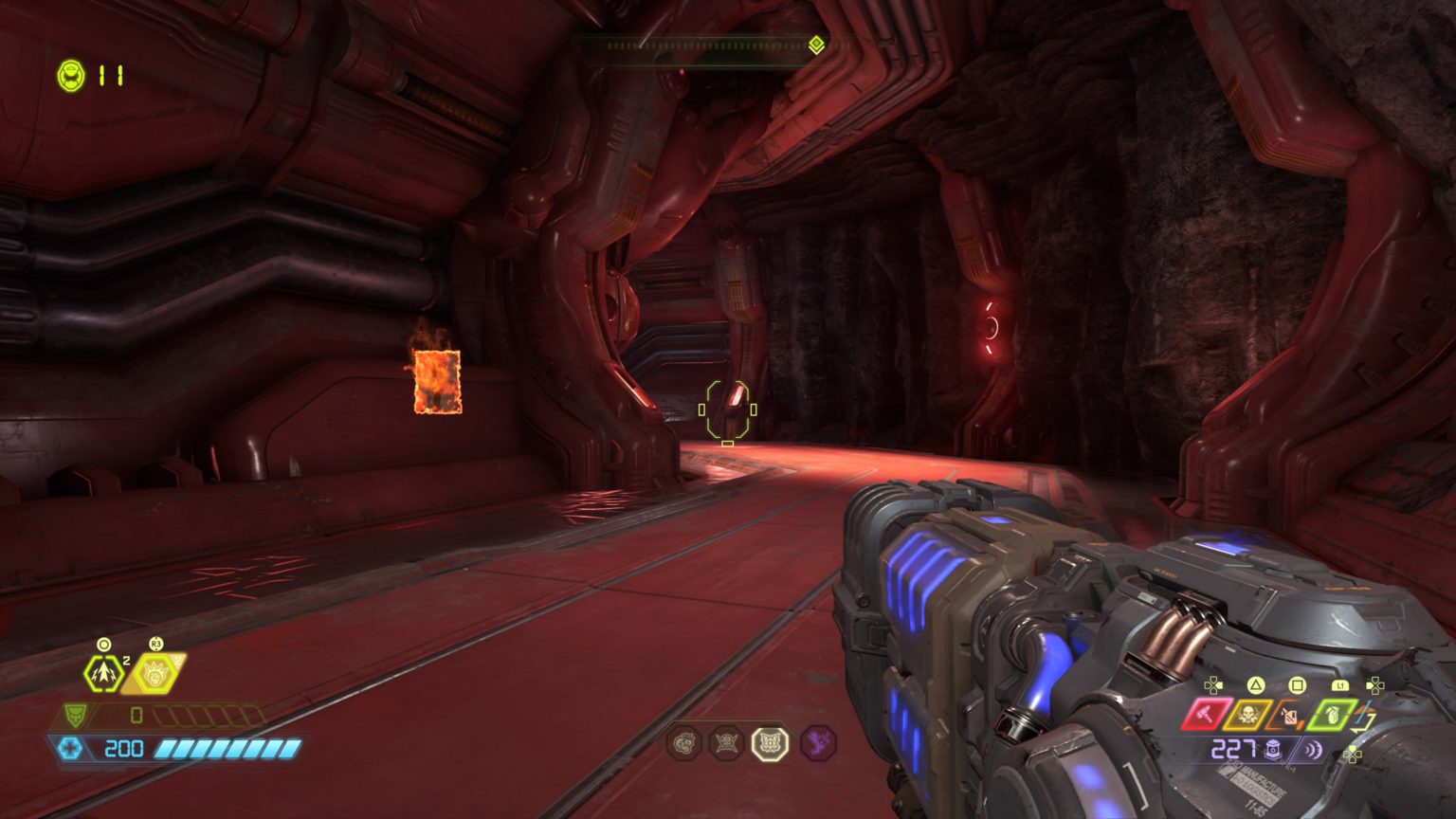Click the burning collectible on the wall
This screenshot has height=819, width=1456.
pos(435,380)
